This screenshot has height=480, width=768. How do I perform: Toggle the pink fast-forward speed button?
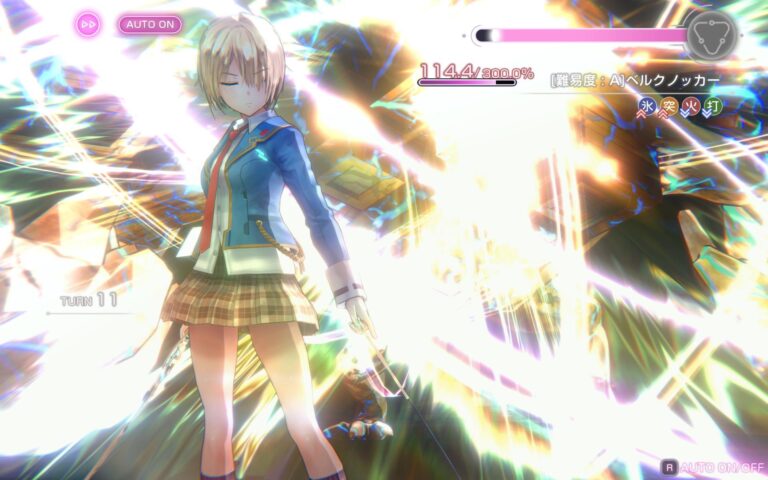pyautogui.click(x=88, y=24)
